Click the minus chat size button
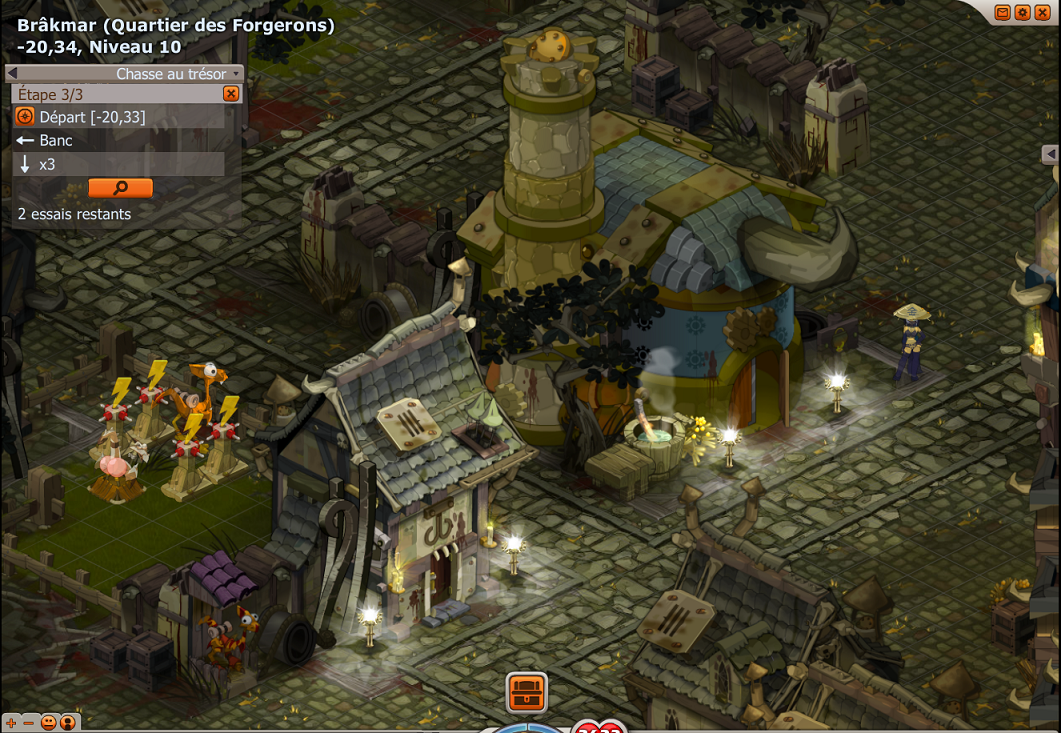Viewport: 1061px width, 733px height. coord(28,722)
